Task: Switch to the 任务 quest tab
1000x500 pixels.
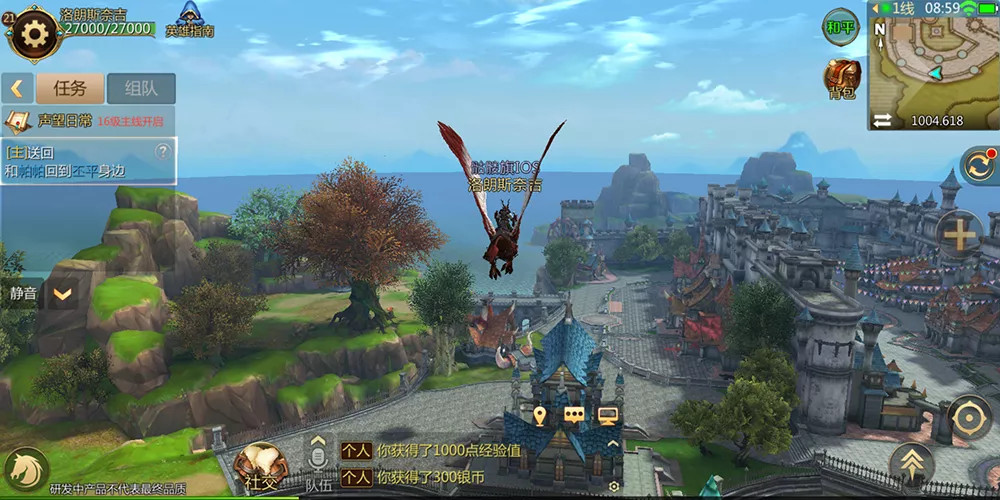Action: [x=69, y=88]
